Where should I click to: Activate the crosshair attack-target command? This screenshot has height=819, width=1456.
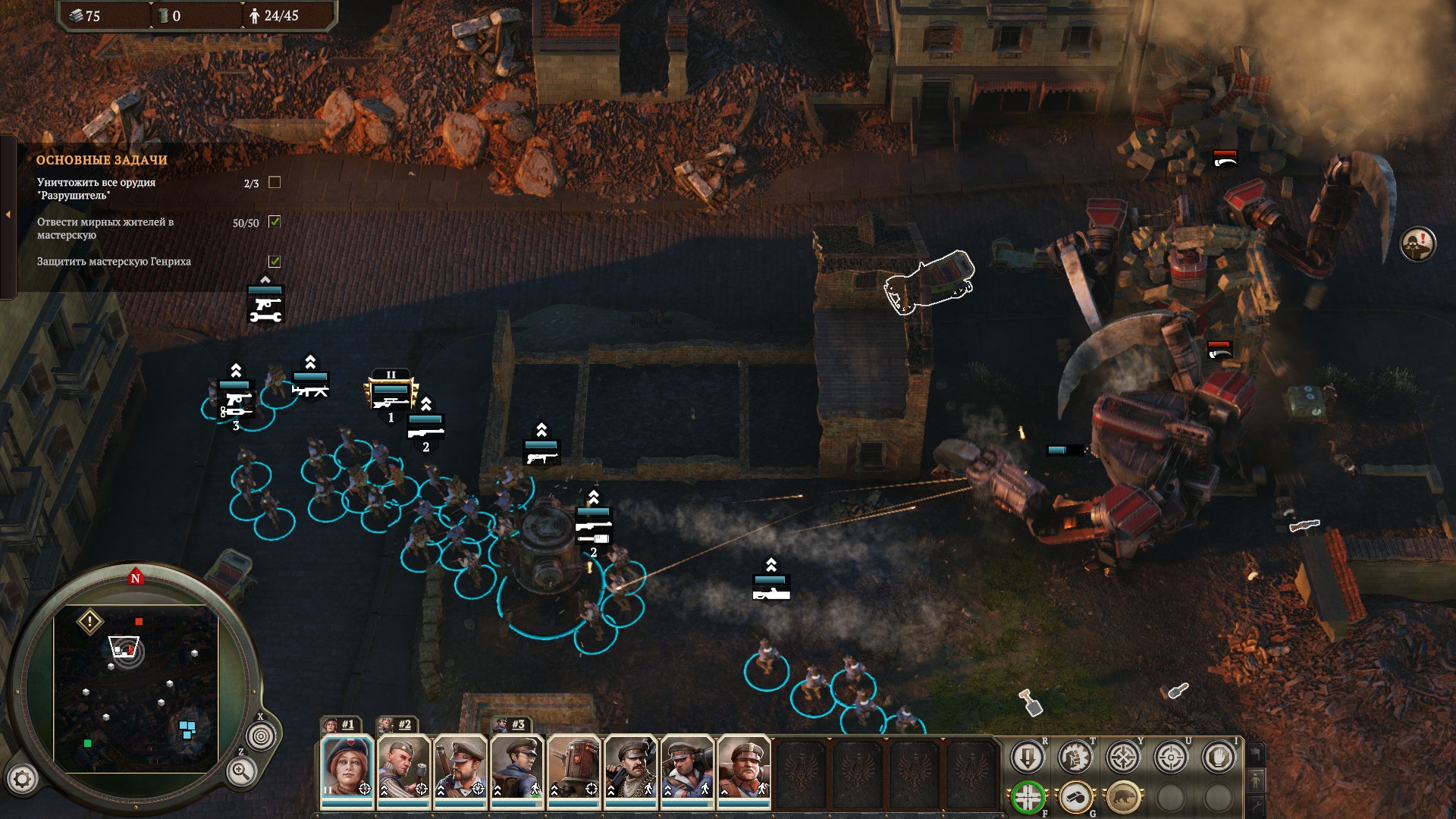tap(1171, 758)
